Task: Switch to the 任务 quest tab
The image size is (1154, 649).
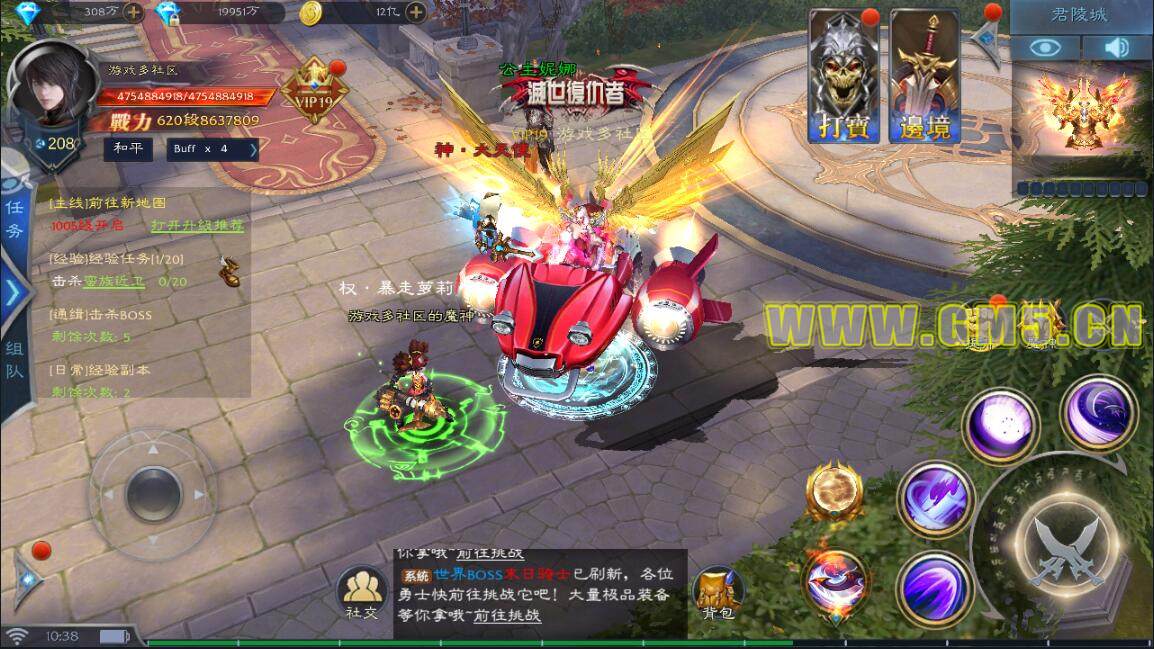Action: [15, 217]
